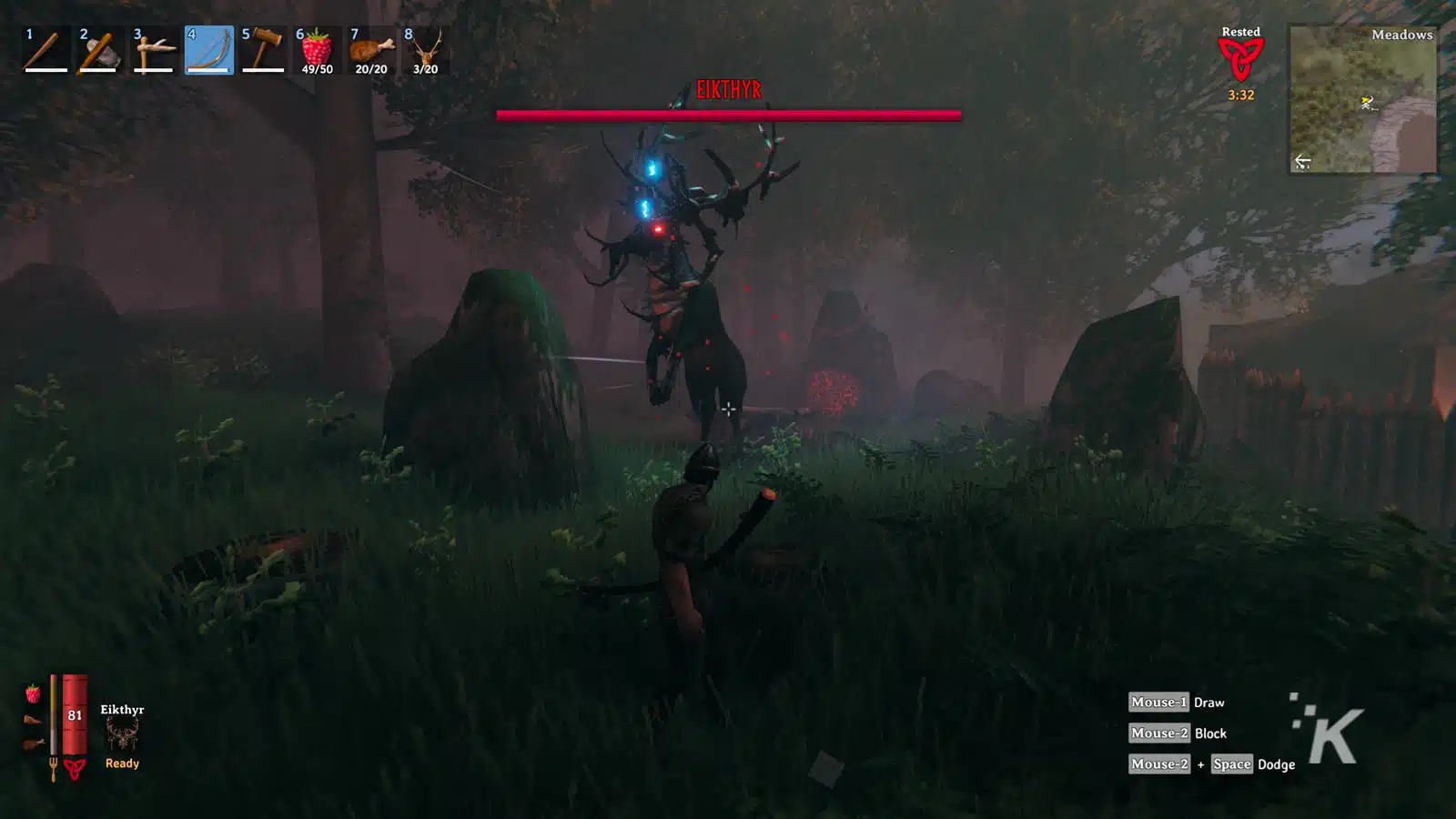
Task: Select the stone axe in hotbar slot 2
Action: pos(153,50)
